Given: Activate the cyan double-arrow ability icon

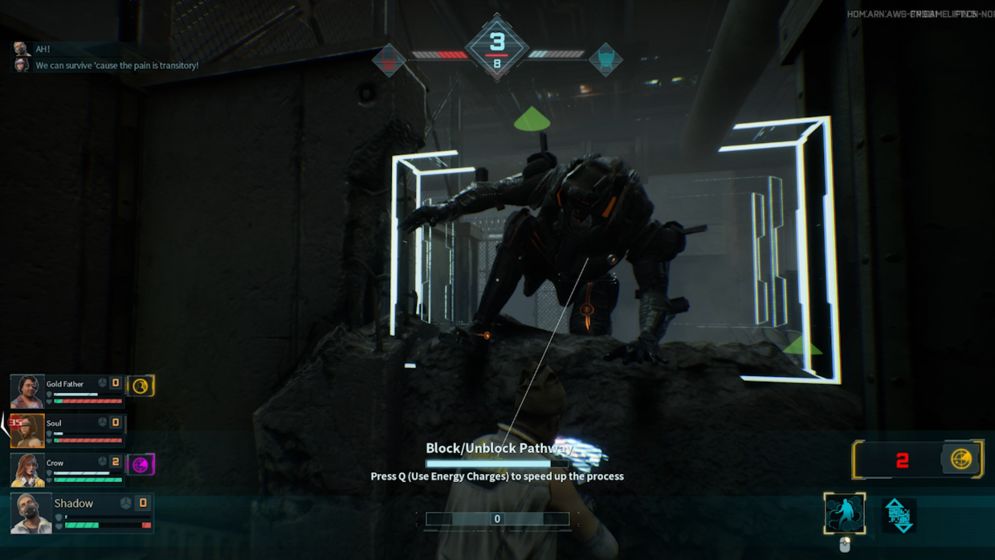Looking at the screenshot, I should 899,515.
